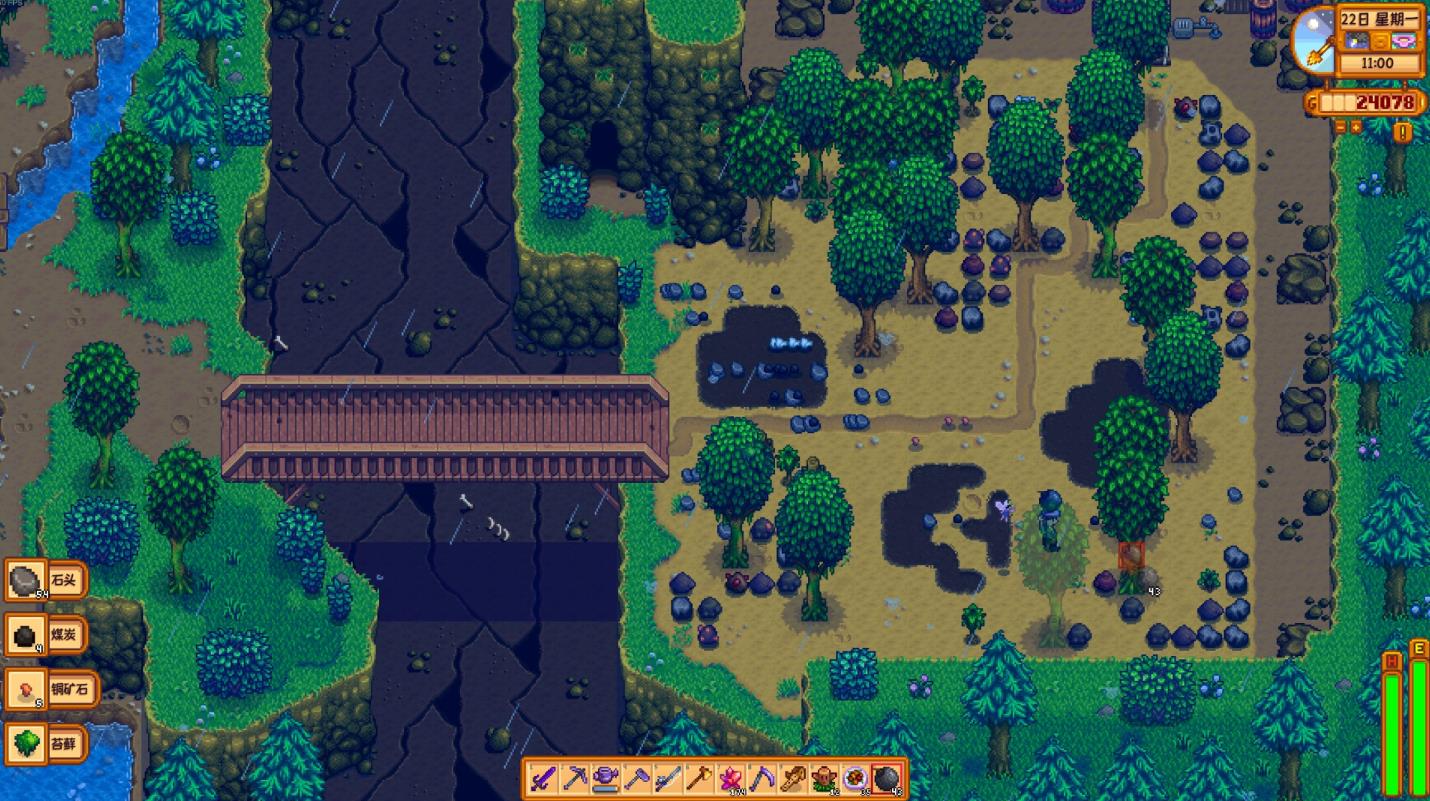Screen dimensions: 1430x801
Task: Select the axe with golden head
Action: [x=699, y=778]
